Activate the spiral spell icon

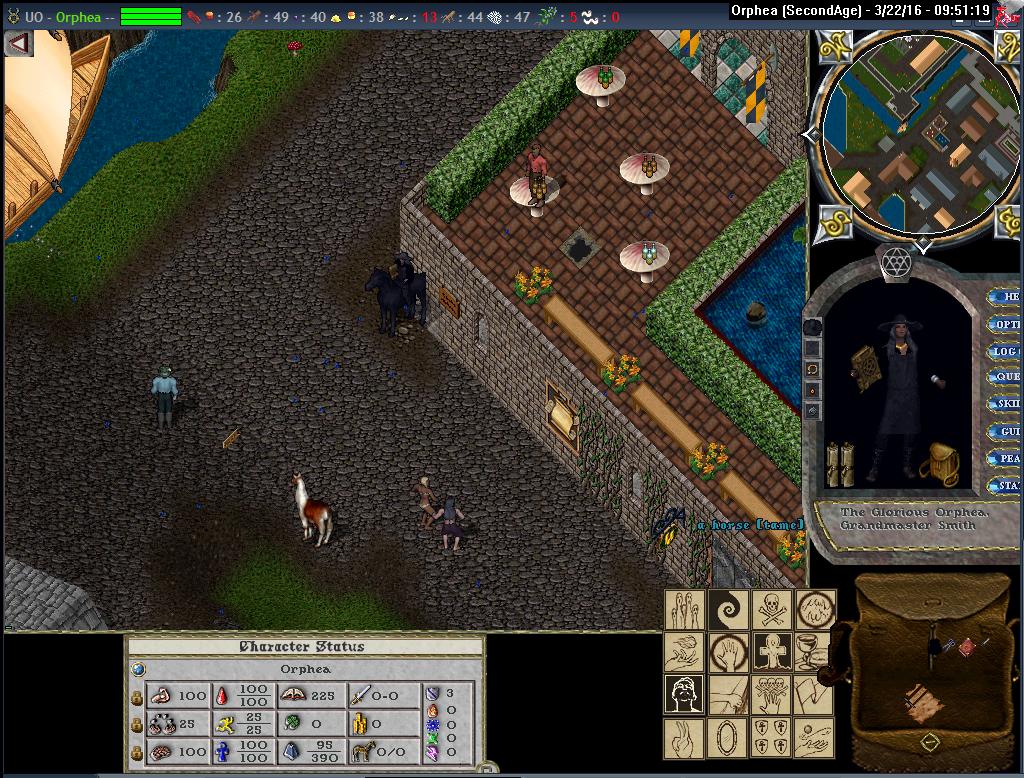click(727, 609)
